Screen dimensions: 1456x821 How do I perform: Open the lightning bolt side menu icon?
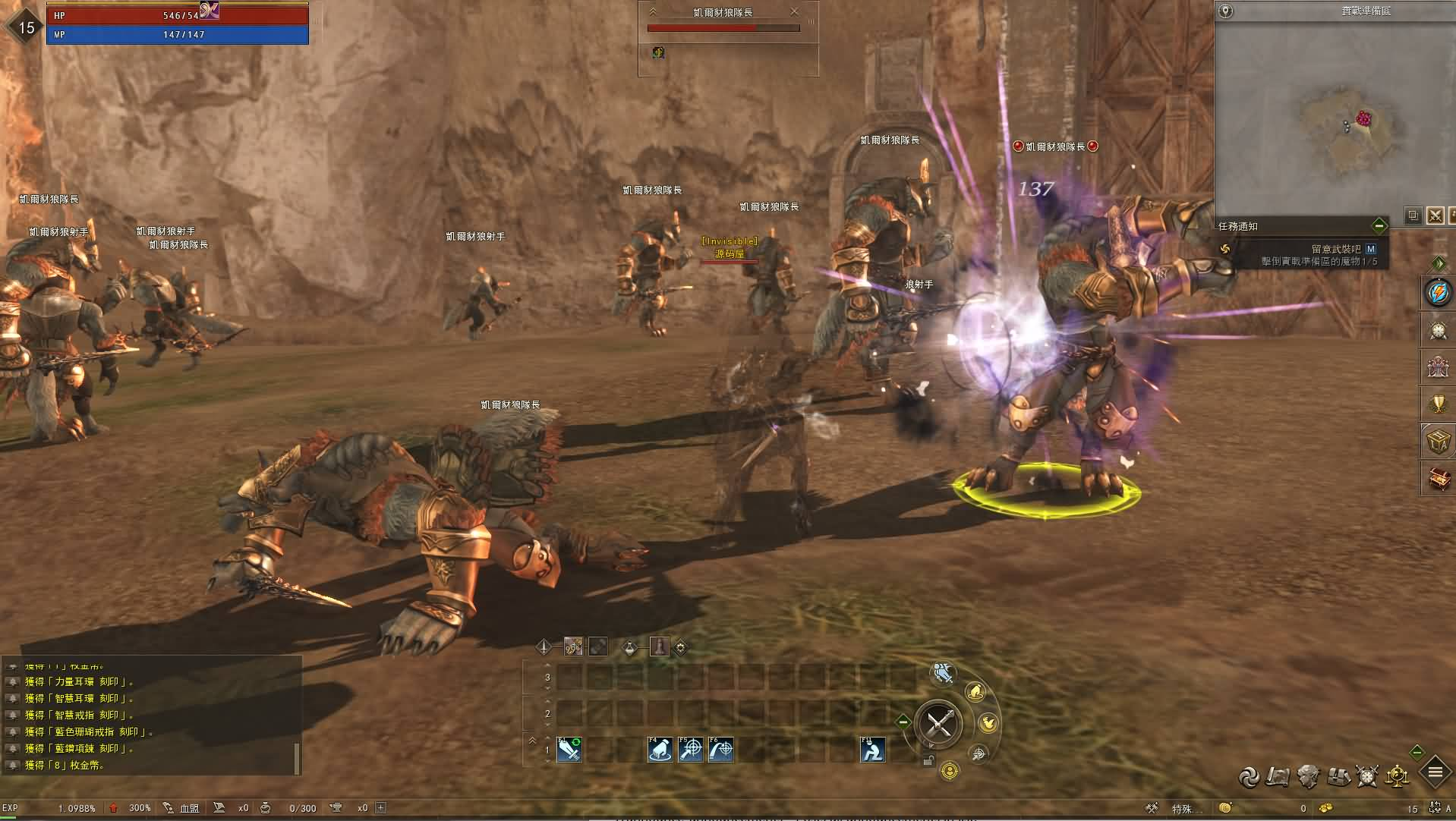(x=1438, y=293)
